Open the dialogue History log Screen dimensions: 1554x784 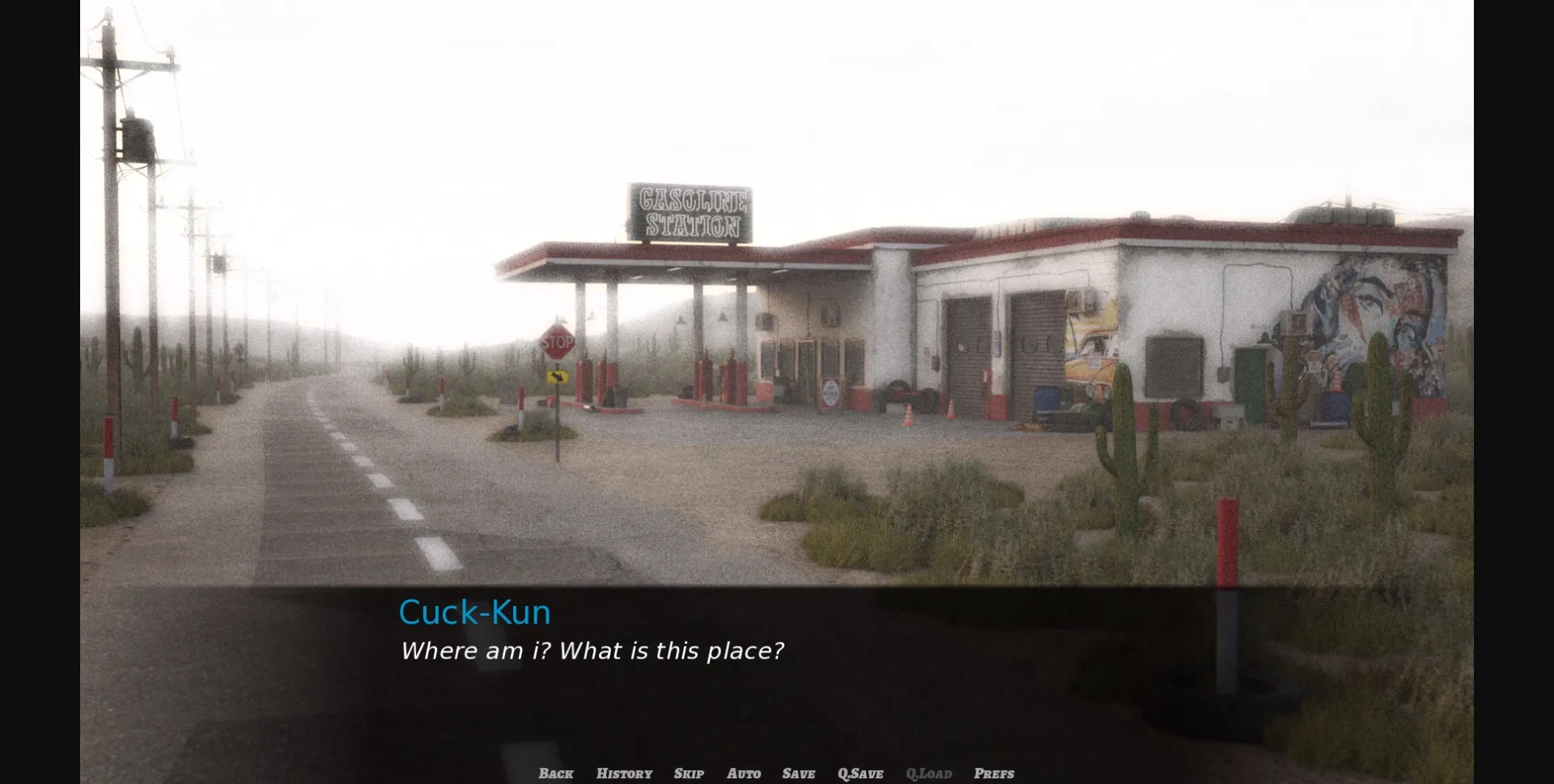[x=624, y=773]
